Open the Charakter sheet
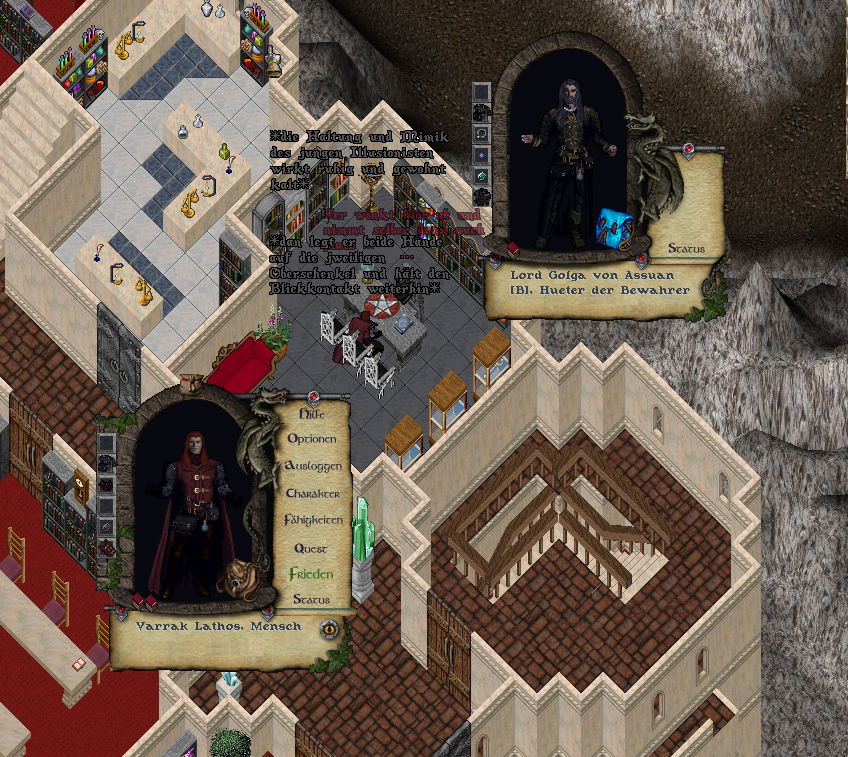The image size is (848, 757). point(313,494)
